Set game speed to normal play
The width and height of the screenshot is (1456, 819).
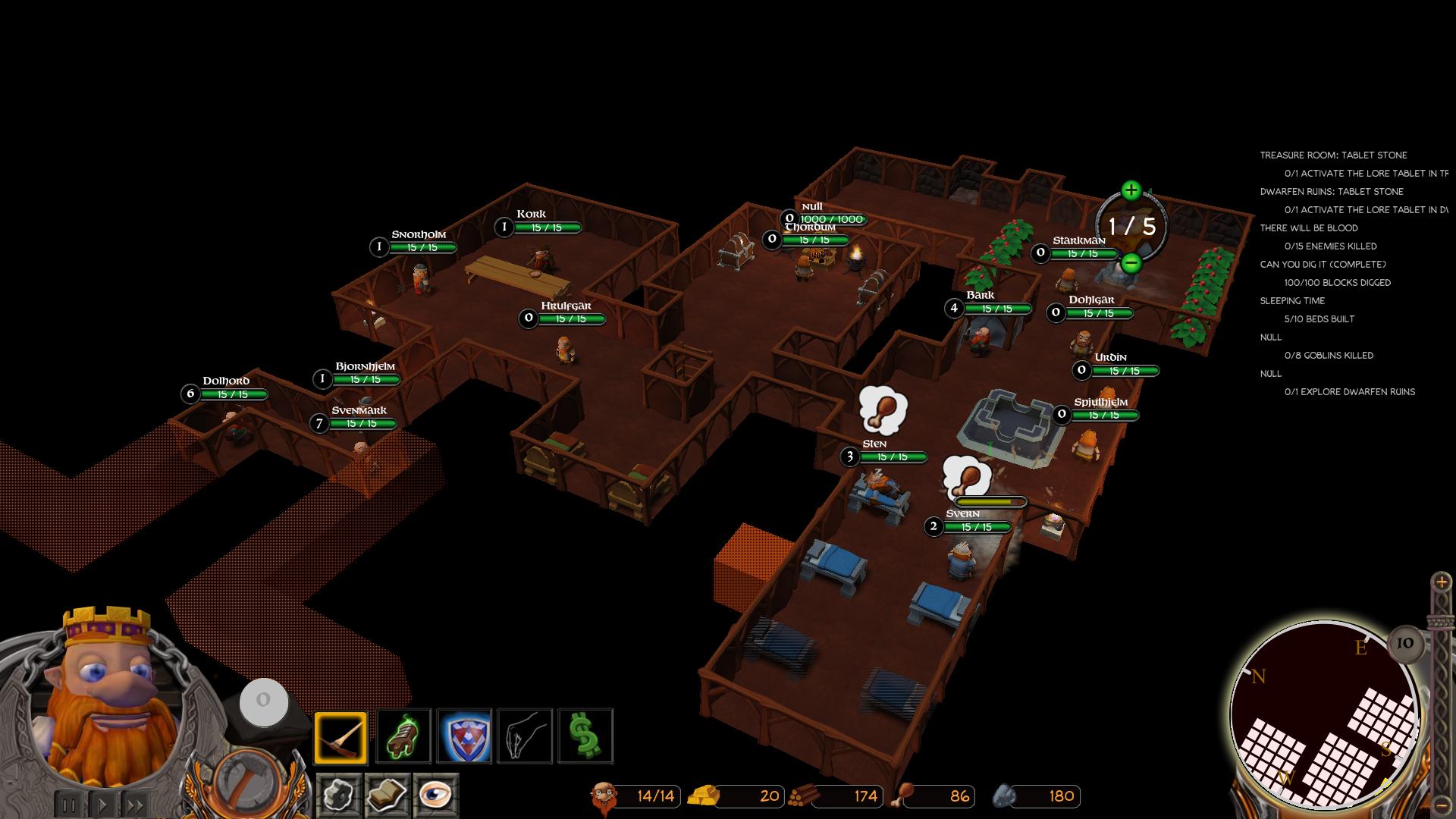click(103, 805)
